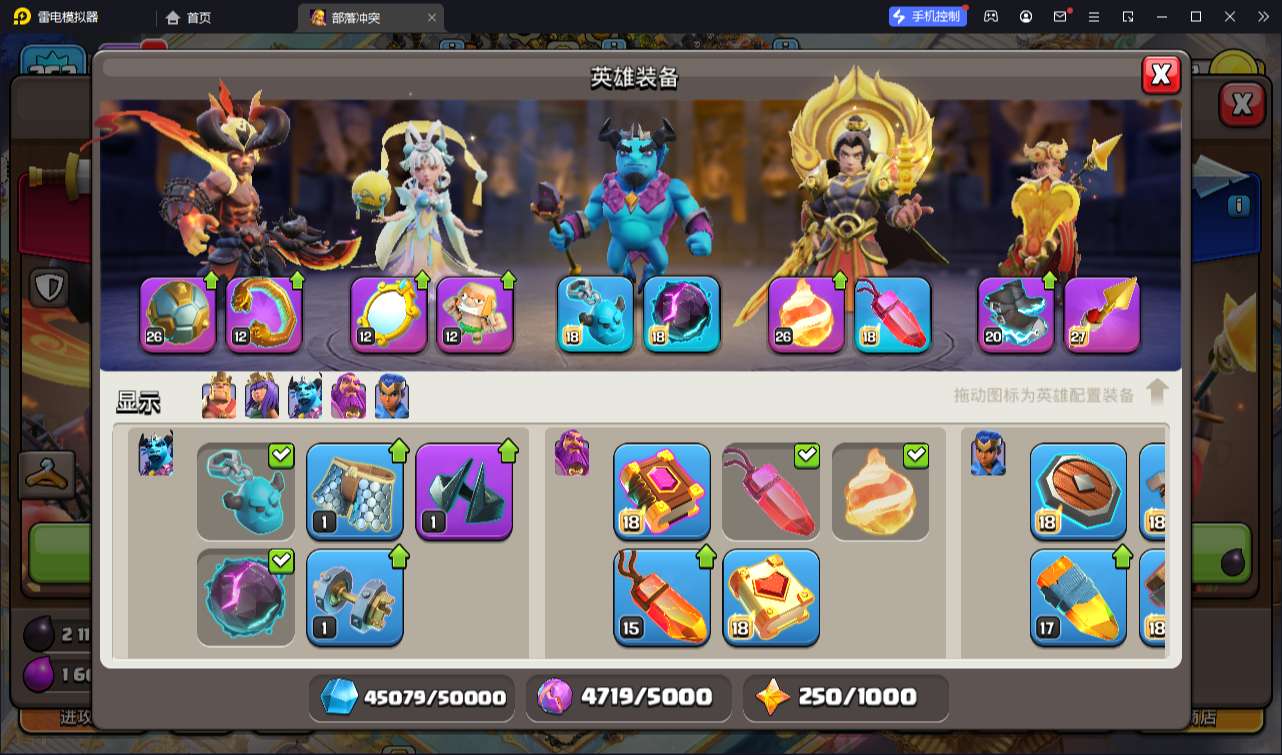This screenshot has height=755, width=1282.
Task: Open the emulator's phone control button
Action: (x=928, y=16)
